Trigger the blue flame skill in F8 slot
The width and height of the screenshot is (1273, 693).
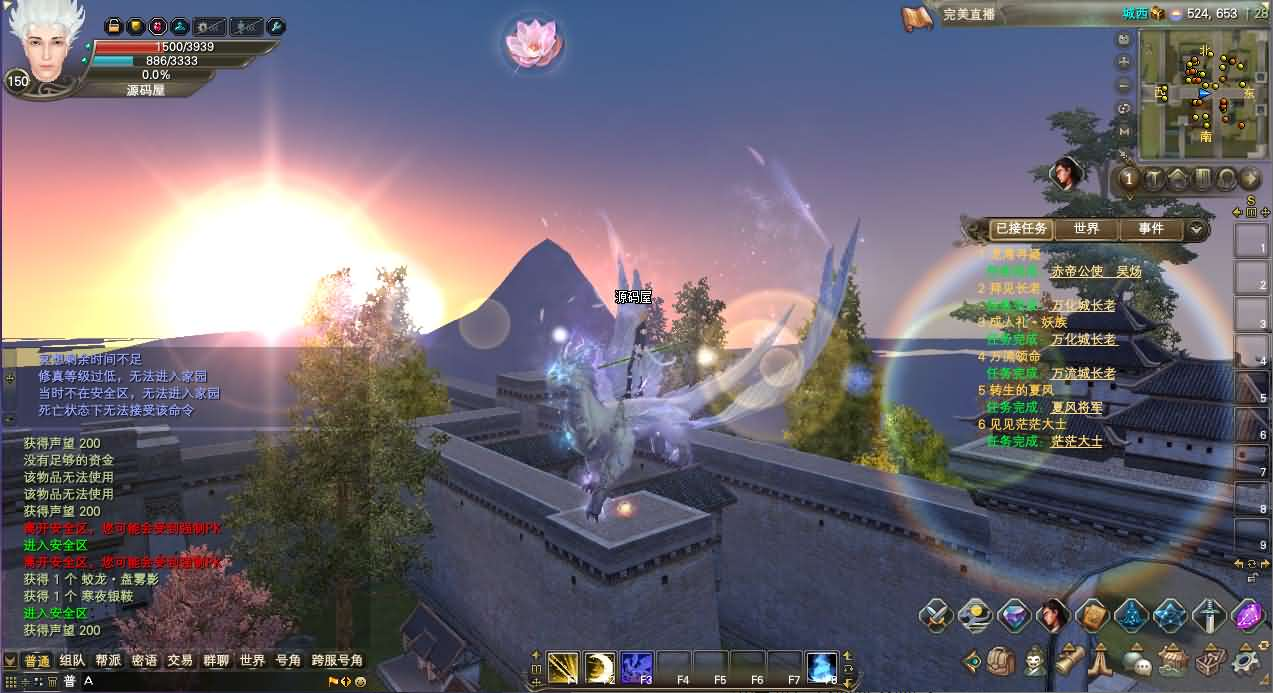pyautogui.click(x=821, y=667)
